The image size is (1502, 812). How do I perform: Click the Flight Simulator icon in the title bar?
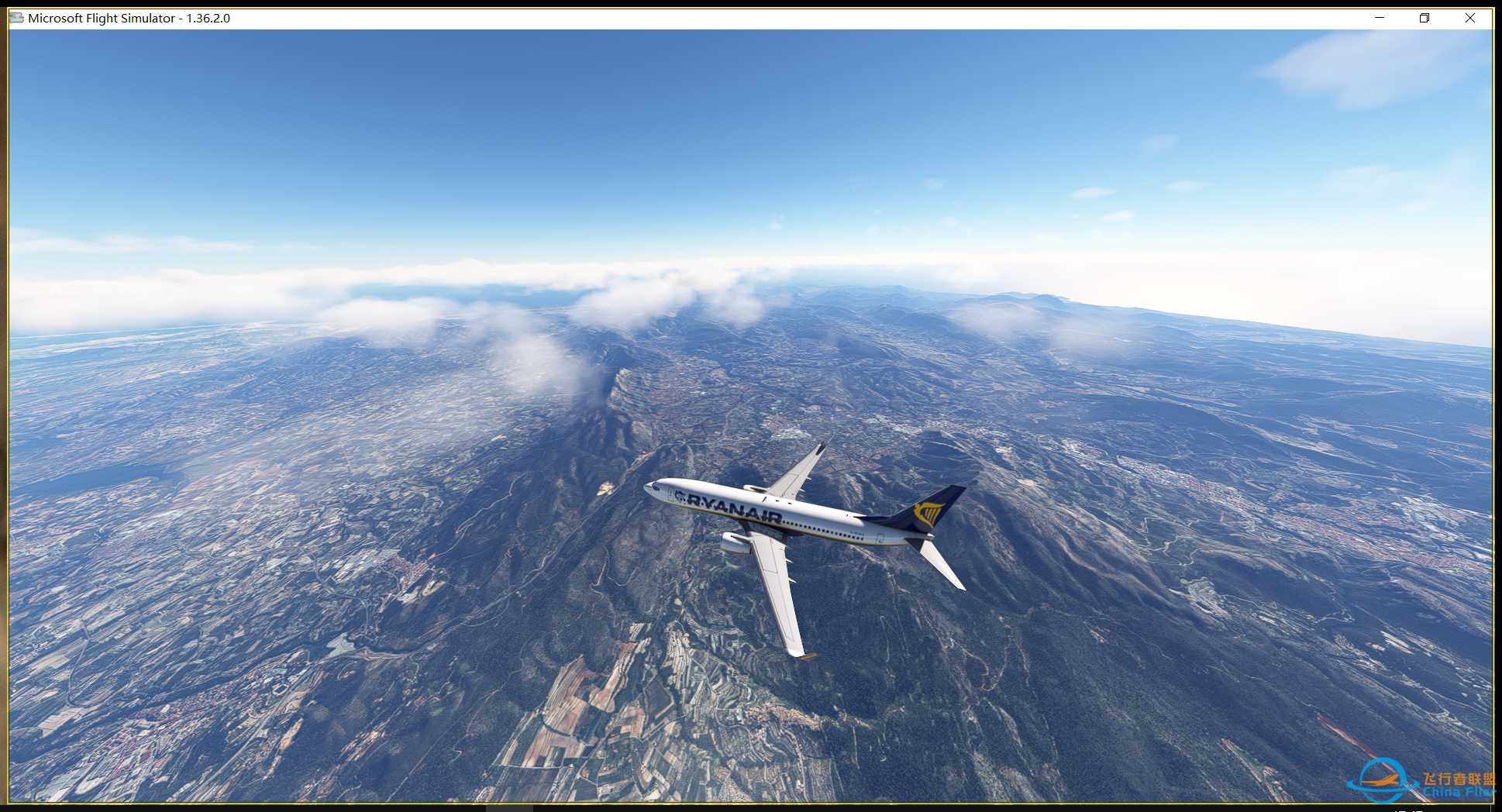[16, 17]
